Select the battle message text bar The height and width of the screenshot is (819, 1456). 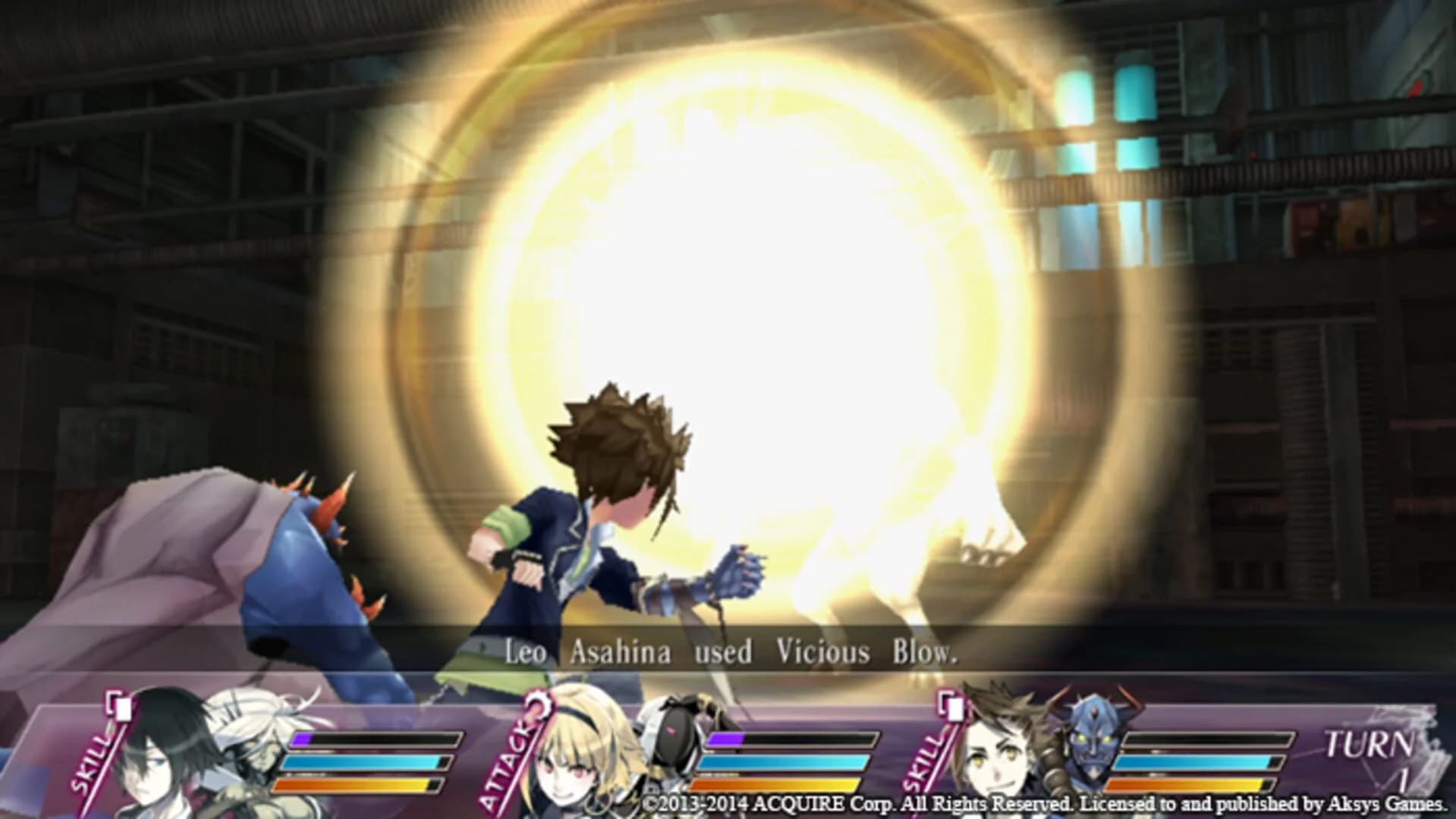click(x=728, y=651)
